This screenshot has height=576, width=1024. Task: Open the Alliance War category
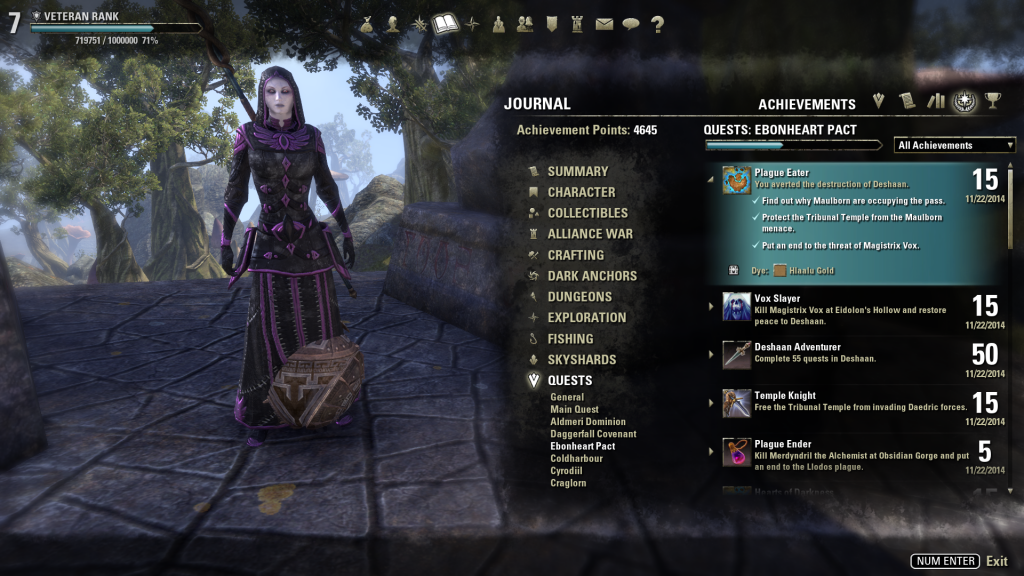589,234
